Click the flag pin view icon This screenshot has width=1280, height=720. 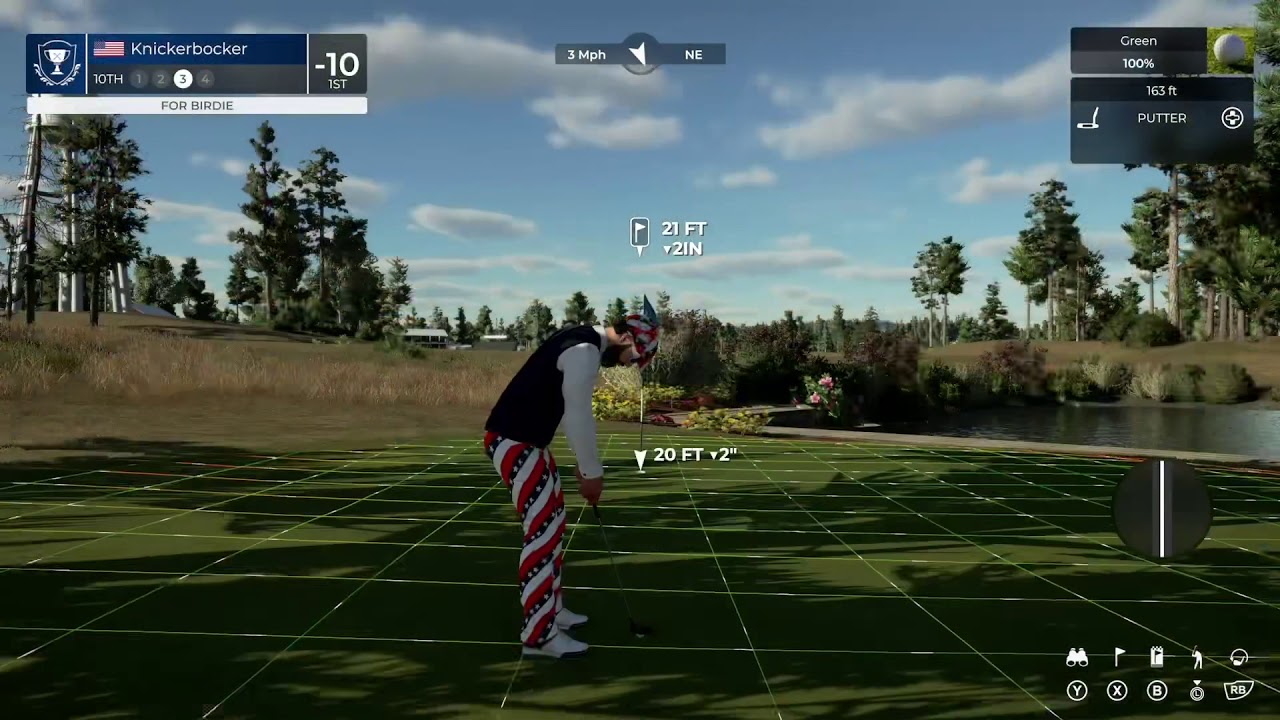1119,657
